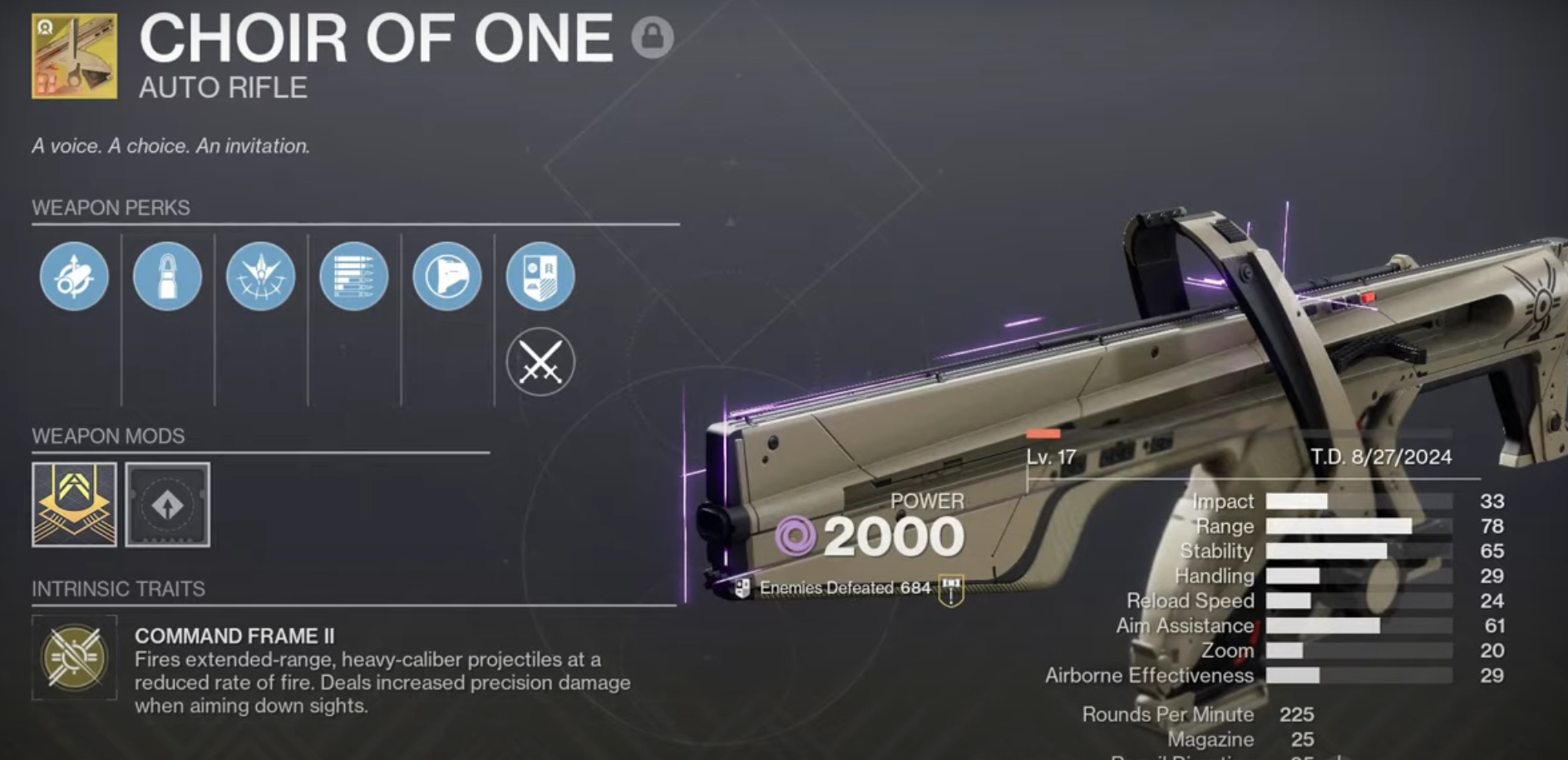Select the crossed swords tracker option
Viewport: 1568px width, 760px height.
click(x=540, y=363)
